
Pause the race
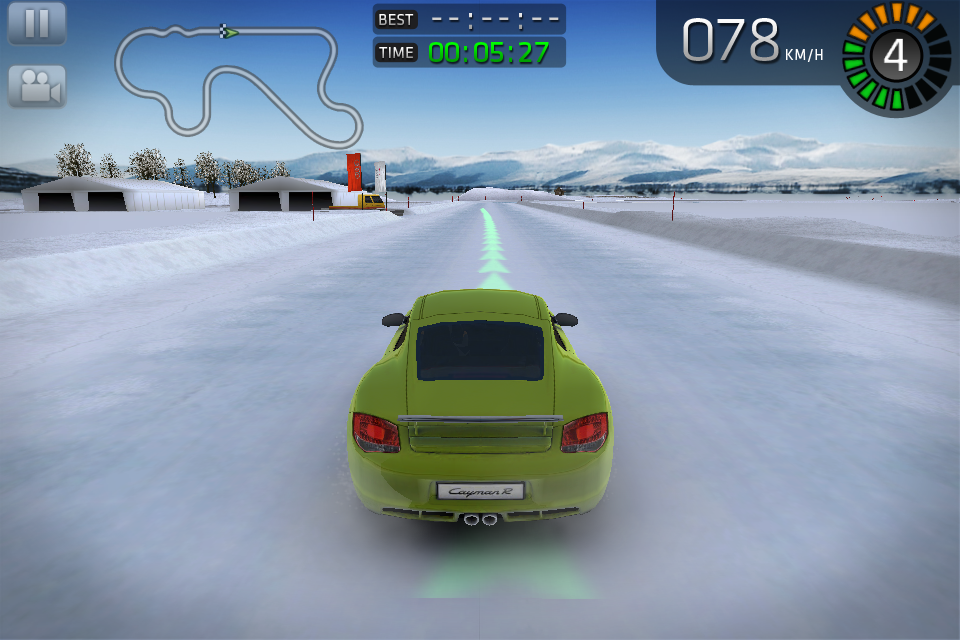pyautogui.click(x=37, y=23)
